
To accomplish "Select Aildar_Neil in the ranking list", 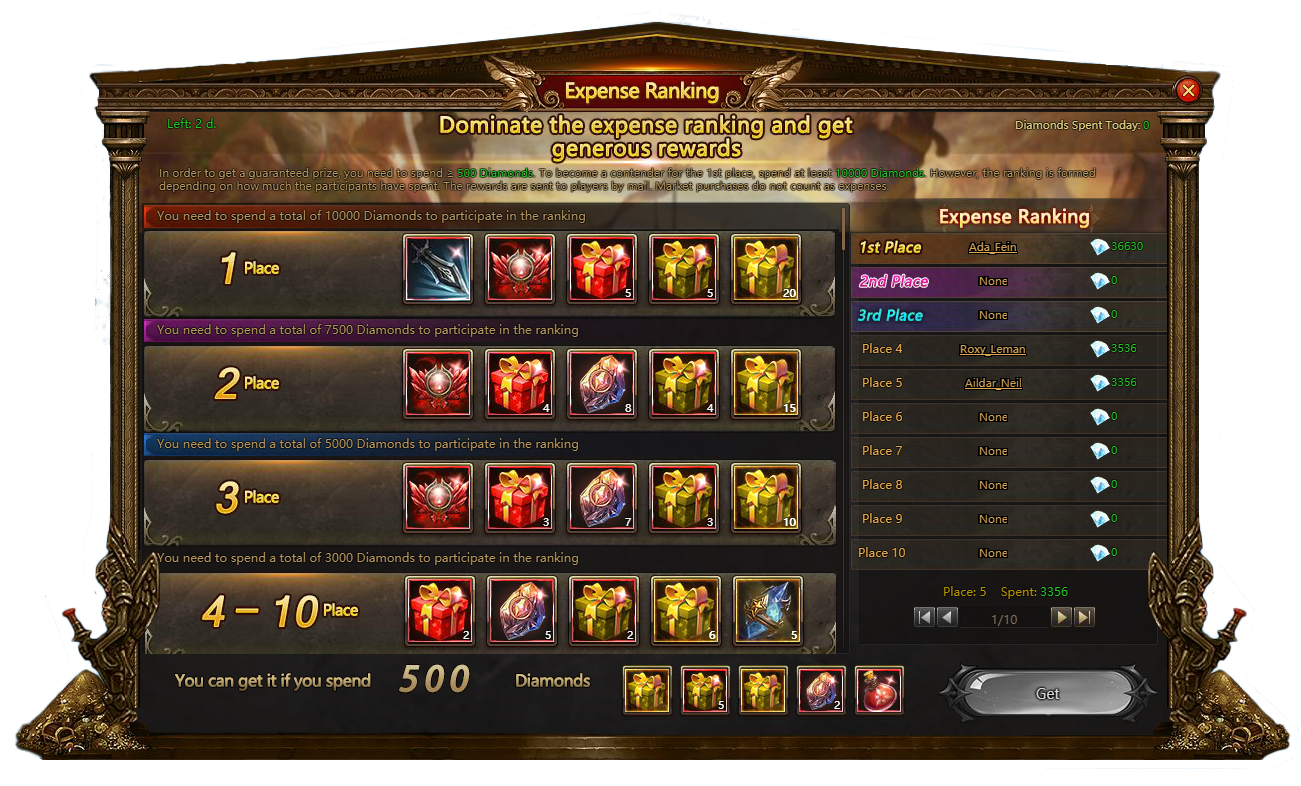I will (992, 383).
